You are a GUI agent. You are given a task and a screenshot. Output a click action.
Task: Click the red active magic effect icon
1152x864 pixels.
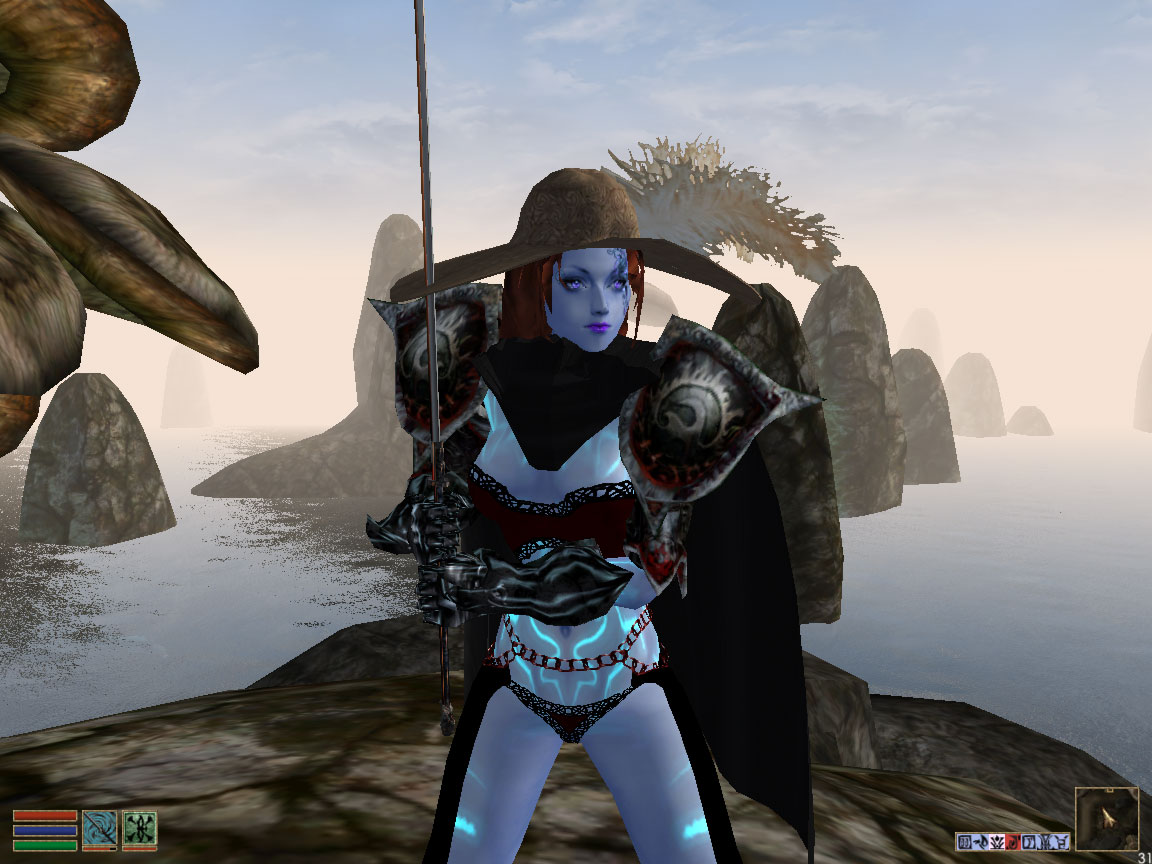pyautogui.click(x=1013, y=842)
